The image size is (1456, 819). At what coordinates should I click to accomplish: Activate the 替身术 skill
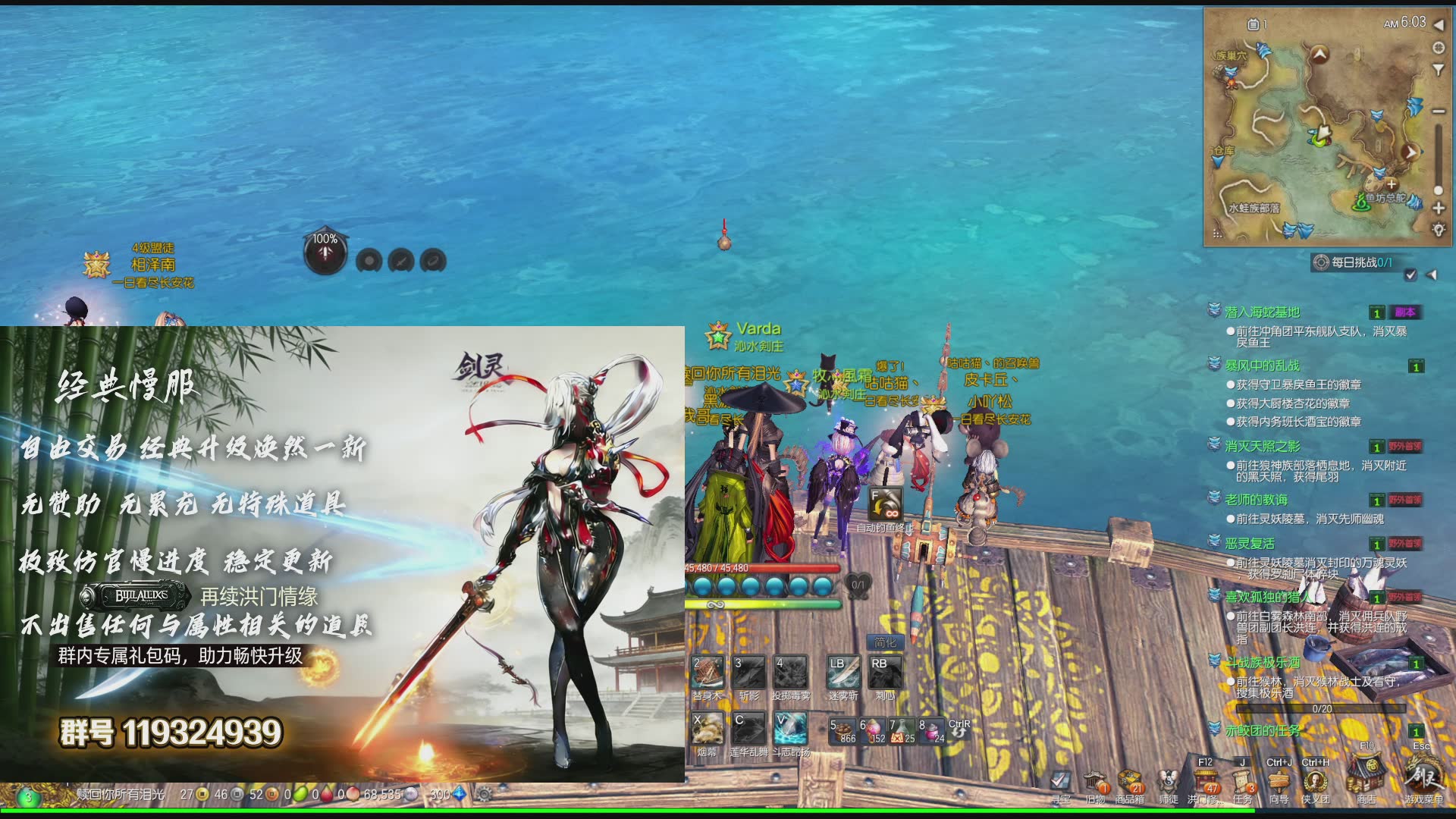click(x=708, y=673)
